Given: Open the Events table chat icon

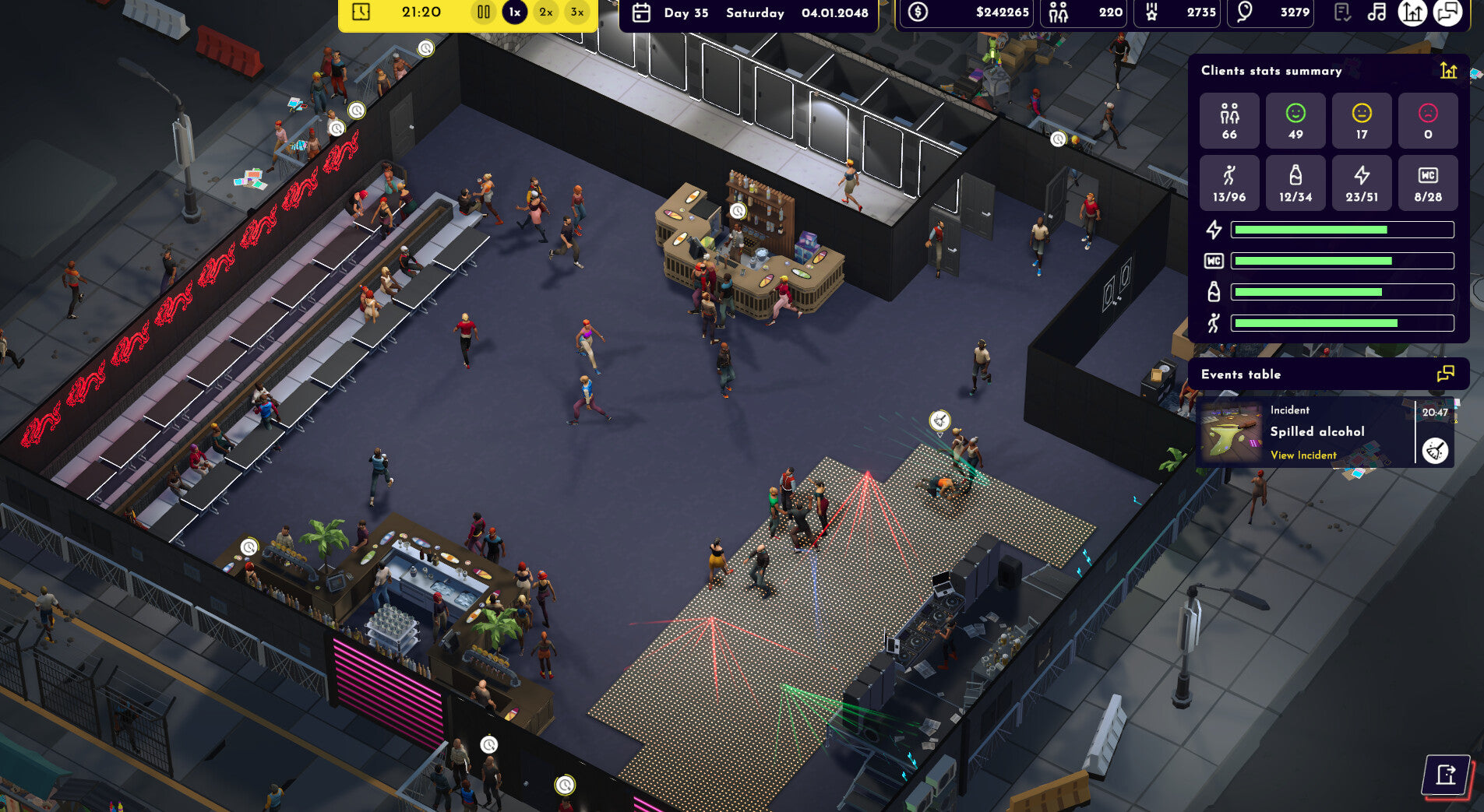Looking at the screenshot, I should [1445, 374].
